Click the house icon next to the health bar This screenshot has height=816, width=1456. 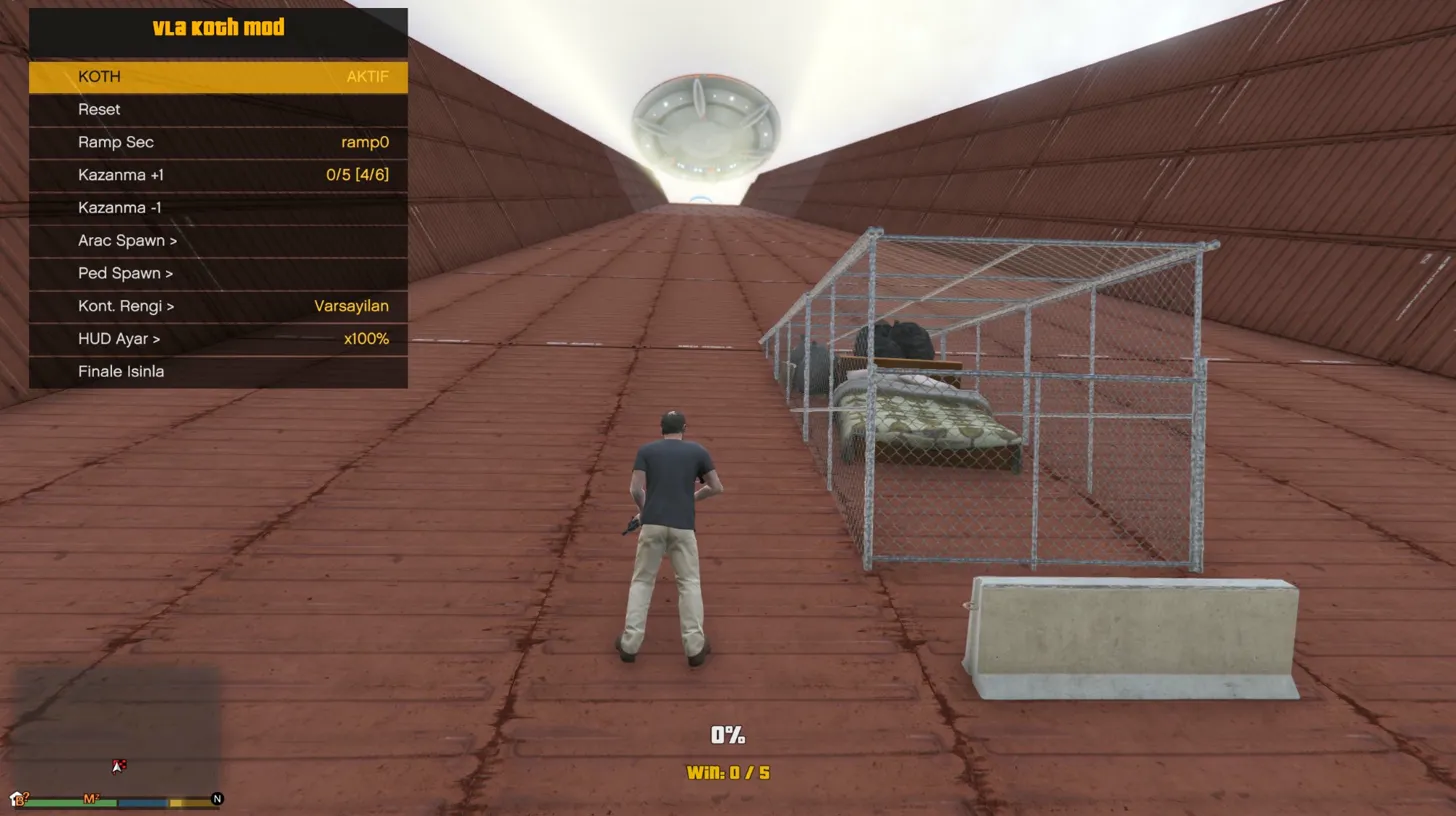15,797
